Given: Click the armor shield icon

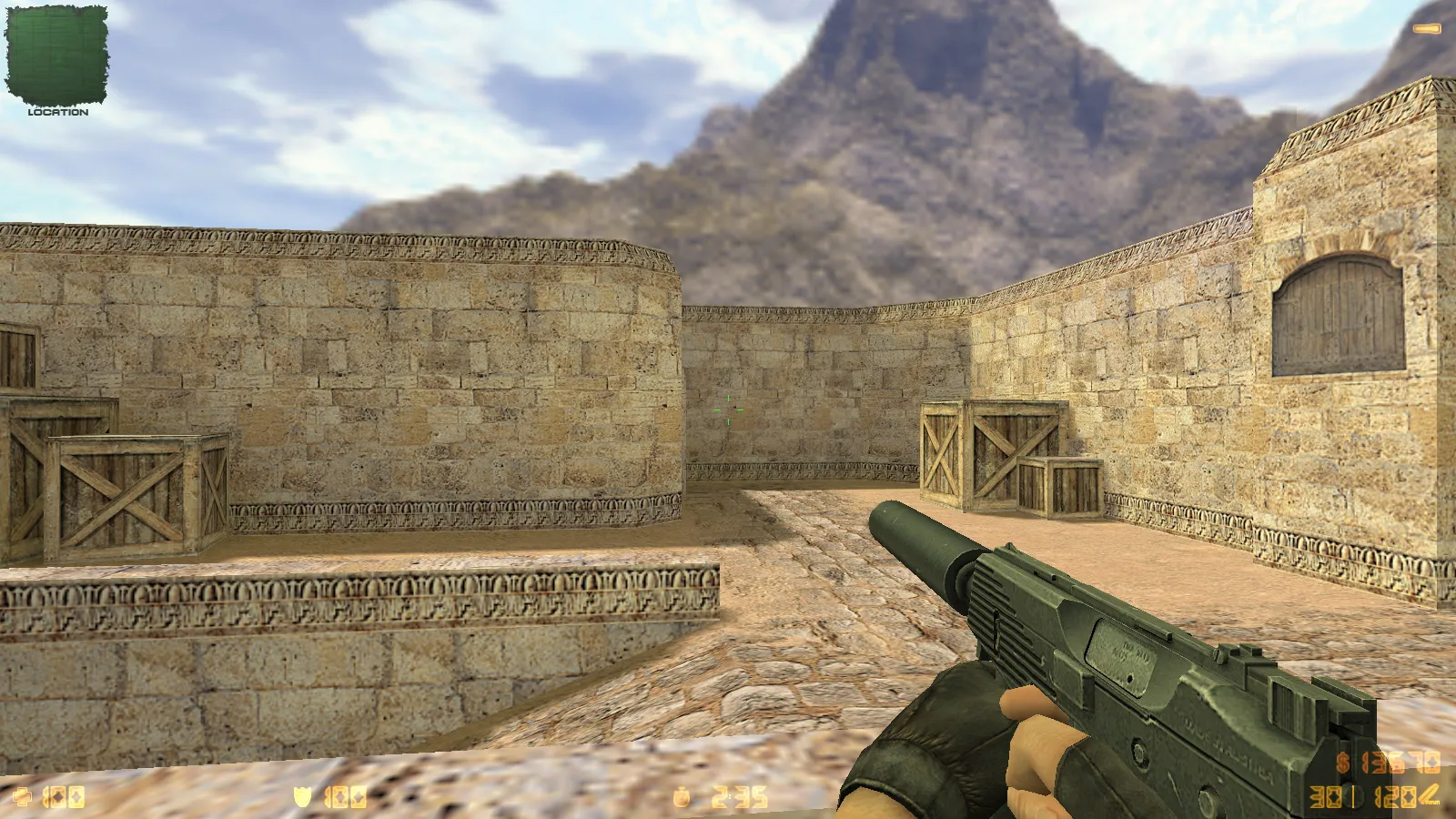Looking at the screenshot, I should (x=305, y=795).
